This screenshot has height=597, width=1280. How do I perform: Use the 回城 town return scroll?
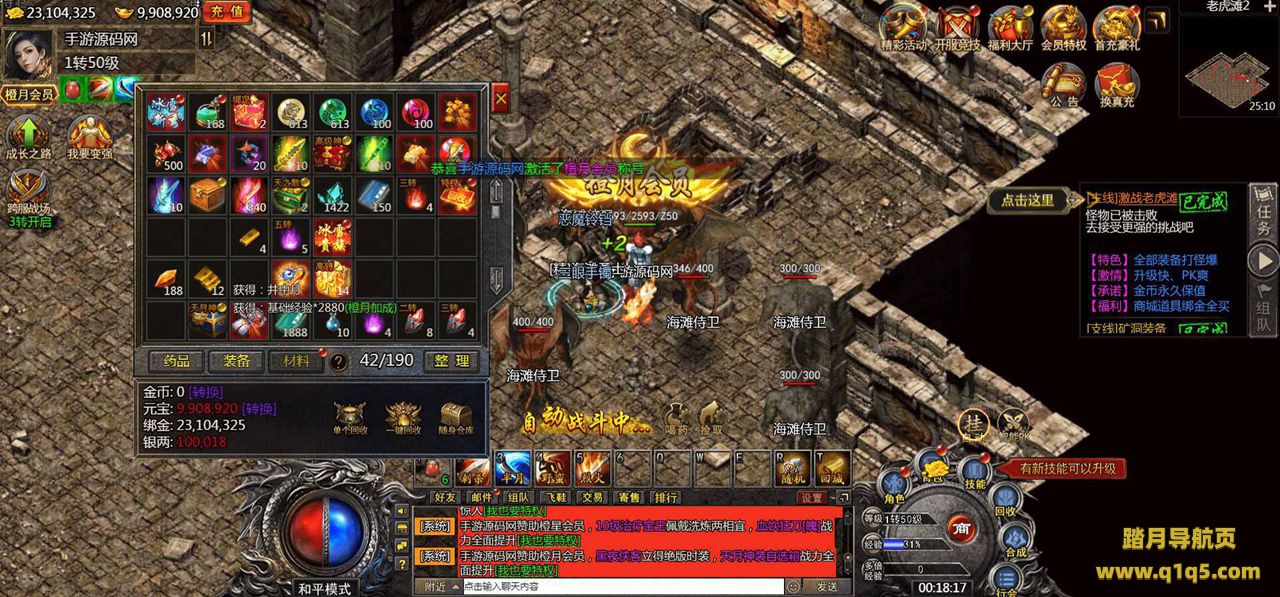point(832,468)
